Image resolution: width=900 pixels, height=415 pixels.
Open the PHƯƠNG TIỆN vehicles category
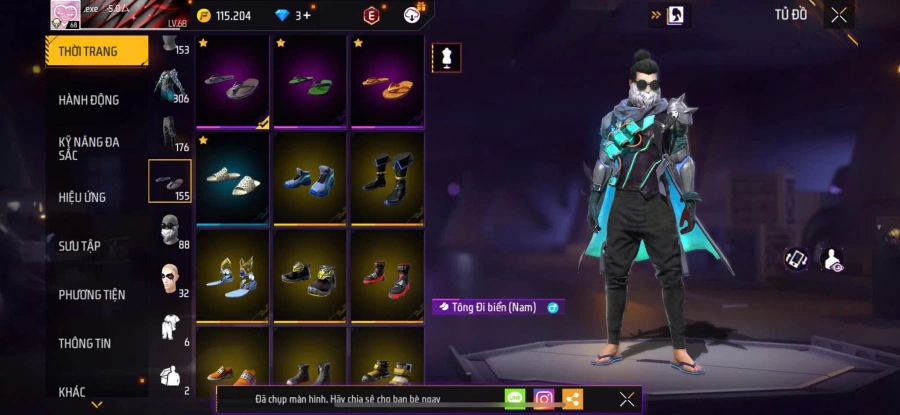coord(91,294)
